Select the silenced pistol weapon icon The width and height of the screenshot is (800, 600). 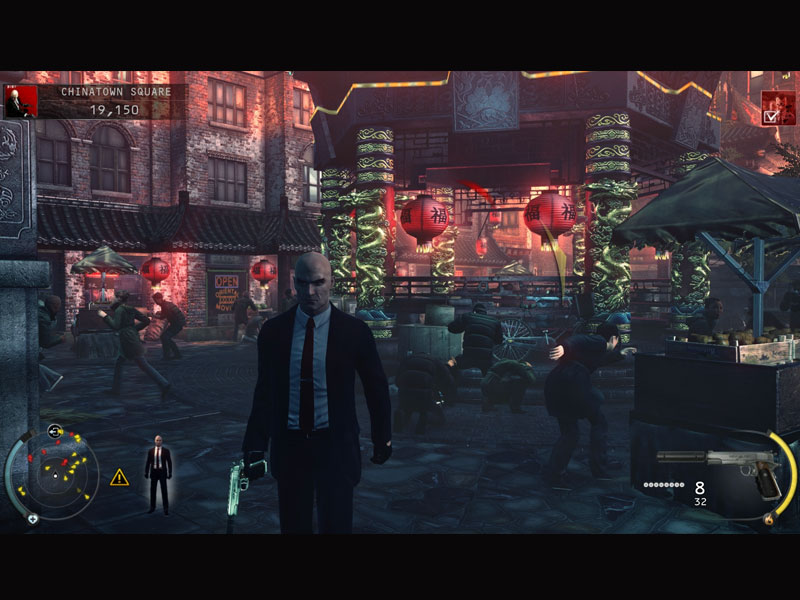point(717,466)
